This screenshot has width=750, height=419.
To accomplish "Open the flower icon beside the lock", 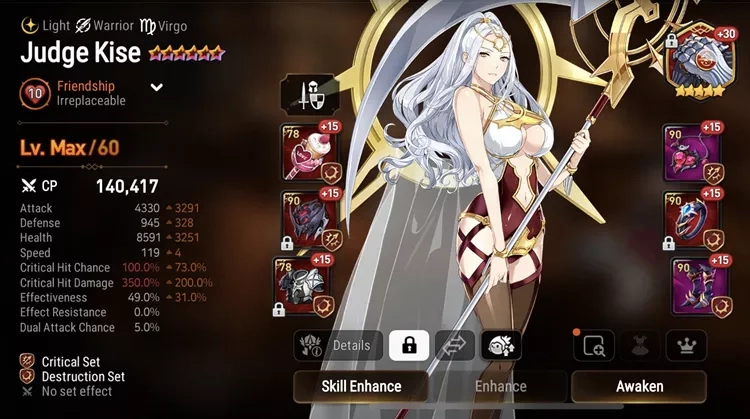I will click(x=500, y=346).
